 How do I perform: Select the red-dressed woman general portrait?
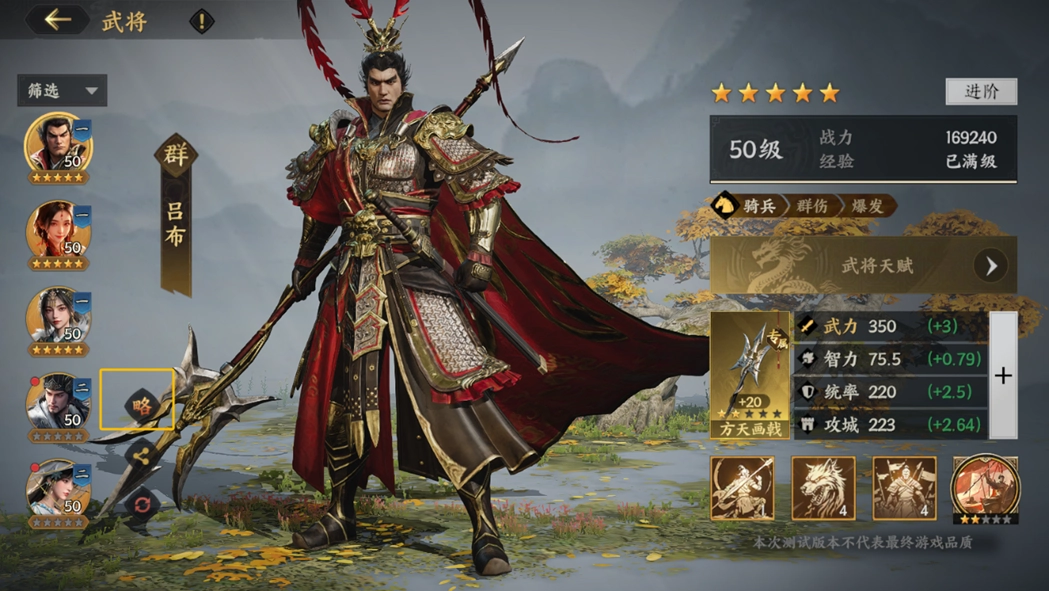tap(58, 232)
